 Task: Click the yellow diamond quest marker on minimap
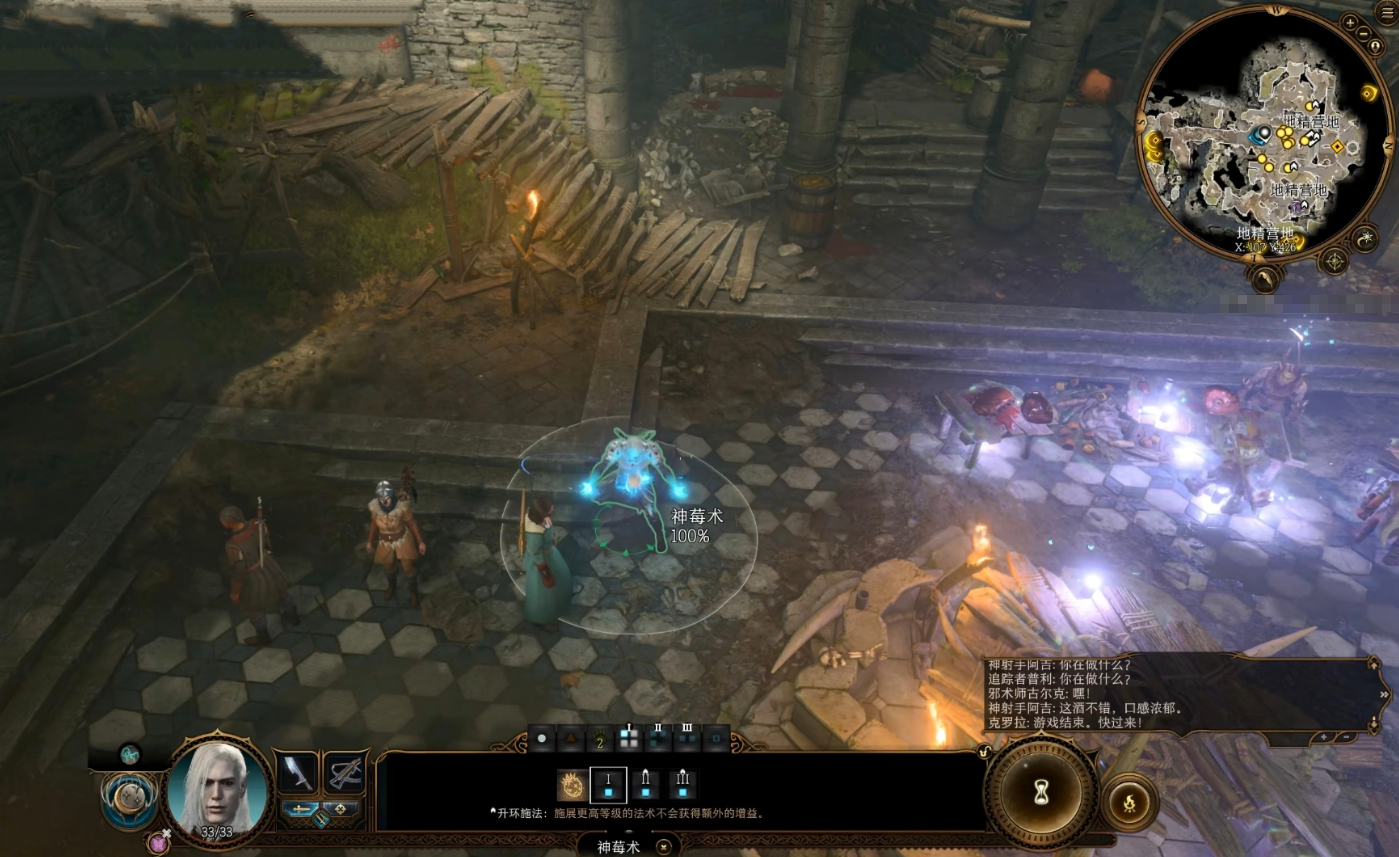tap(1336, 147)
